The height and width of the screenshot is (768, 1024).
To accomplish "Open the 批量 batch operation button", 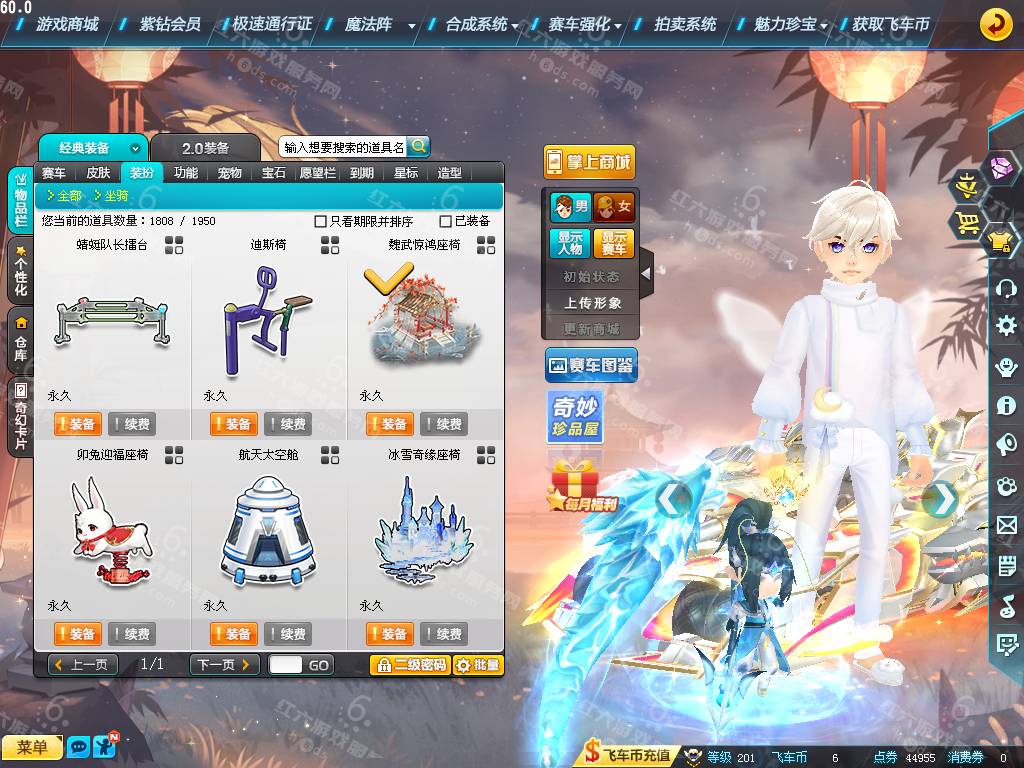I will point(478,665).
